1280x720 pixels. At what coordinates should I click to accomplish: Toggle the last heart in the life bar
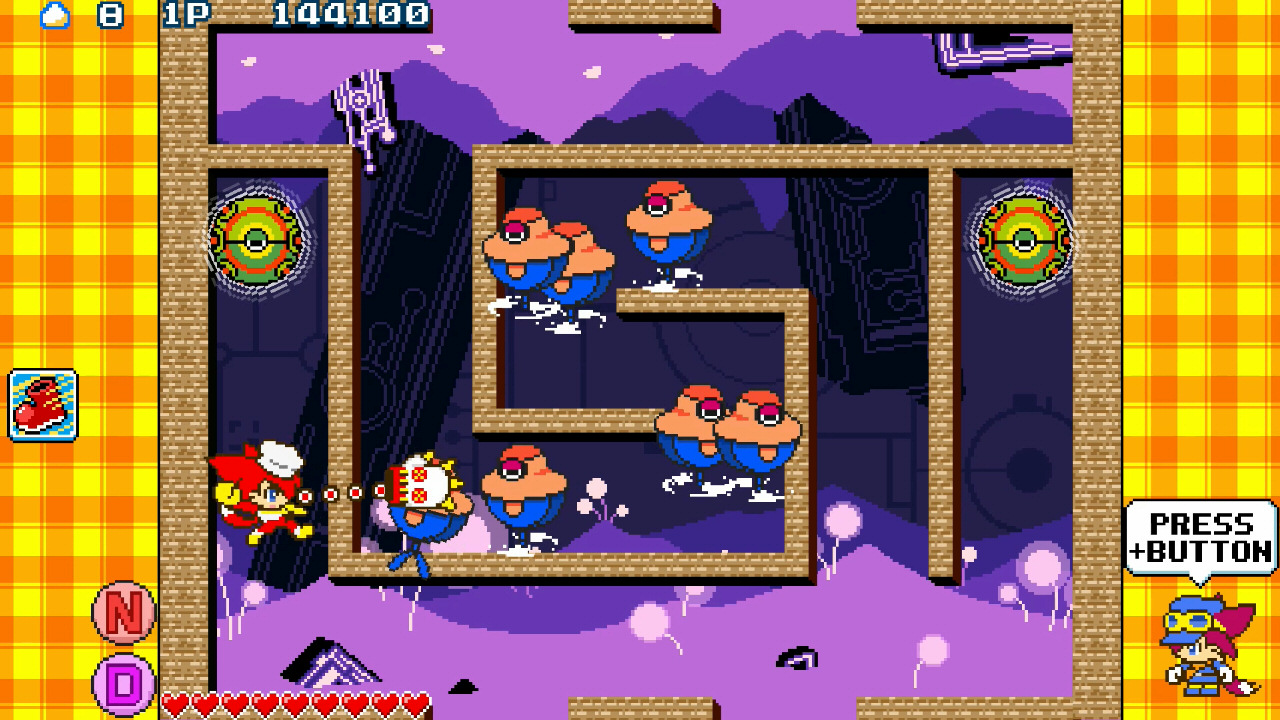click(x=415, y=706)
